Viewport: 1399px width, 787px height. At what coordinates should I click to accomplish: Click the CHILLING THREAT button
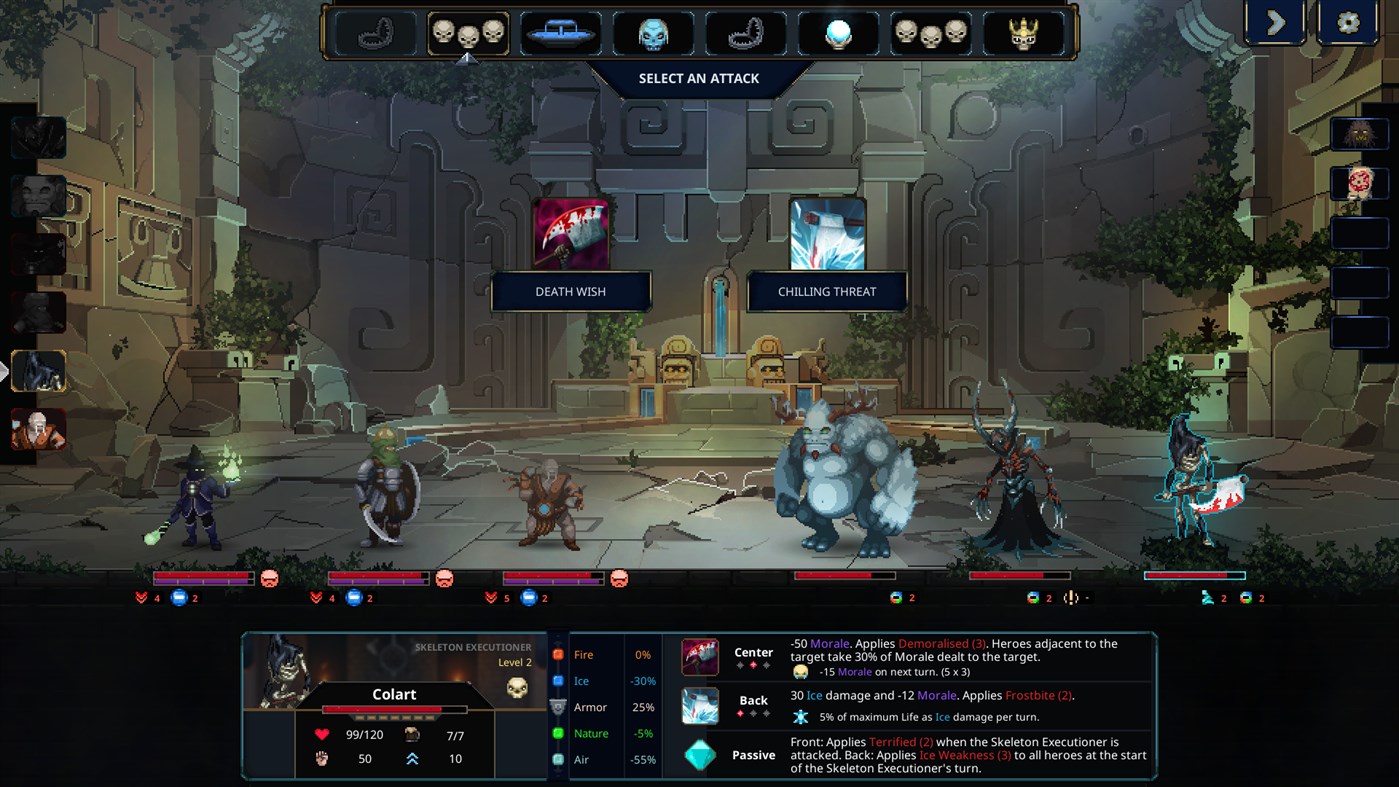[x=826, y=291]
